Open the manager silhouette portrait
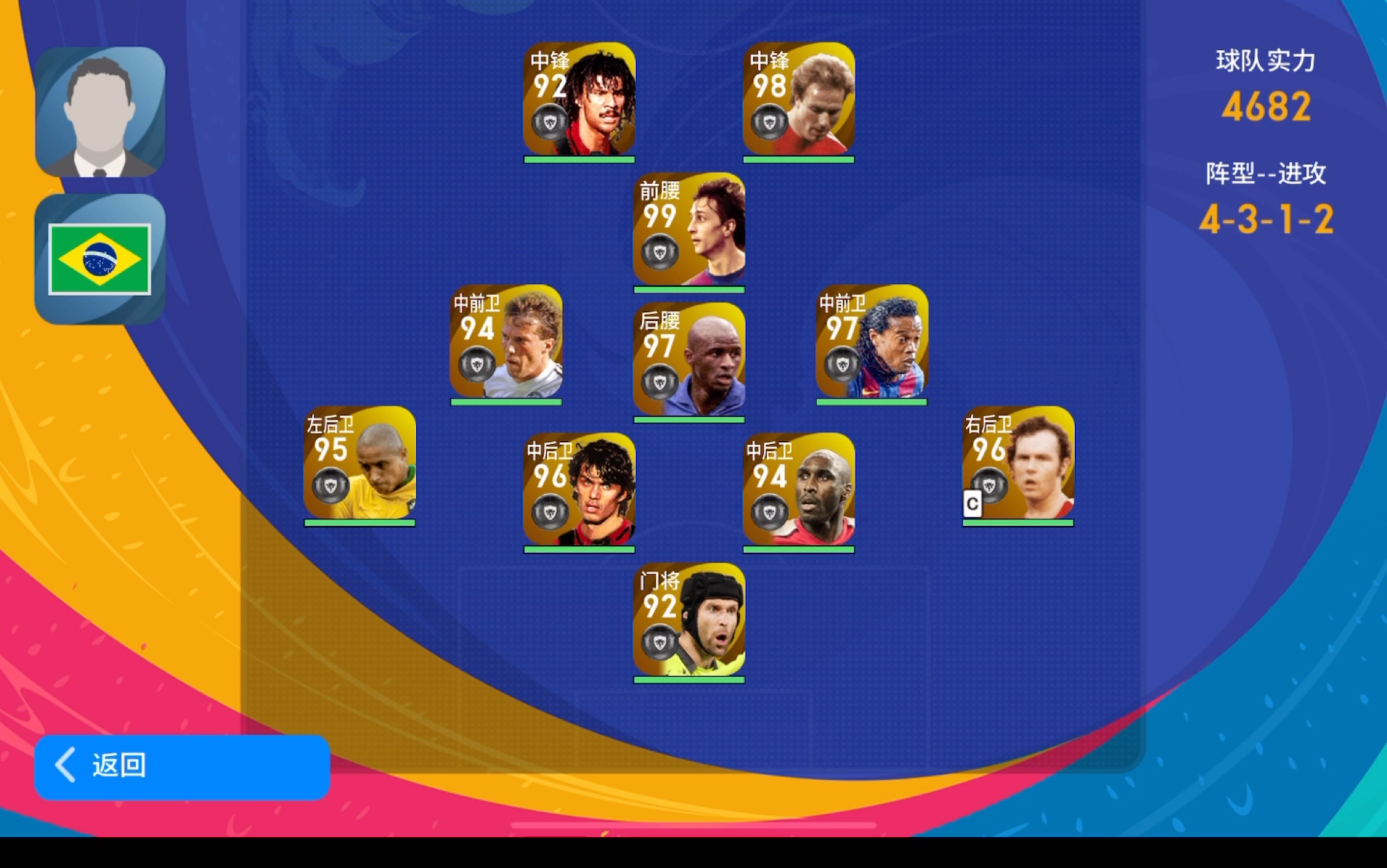 pos(100,113)
